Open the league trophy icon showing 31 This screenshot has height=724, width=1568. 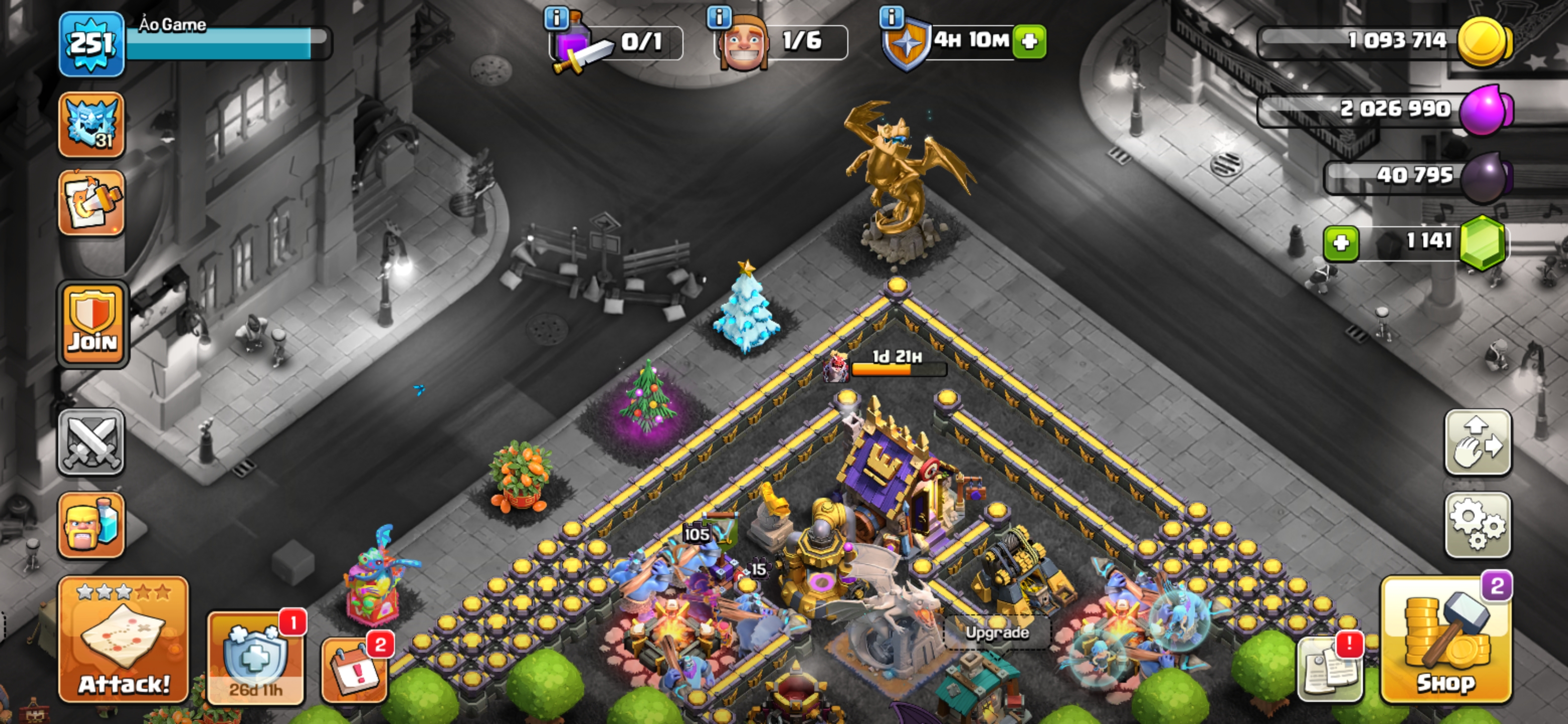(91, 125)
